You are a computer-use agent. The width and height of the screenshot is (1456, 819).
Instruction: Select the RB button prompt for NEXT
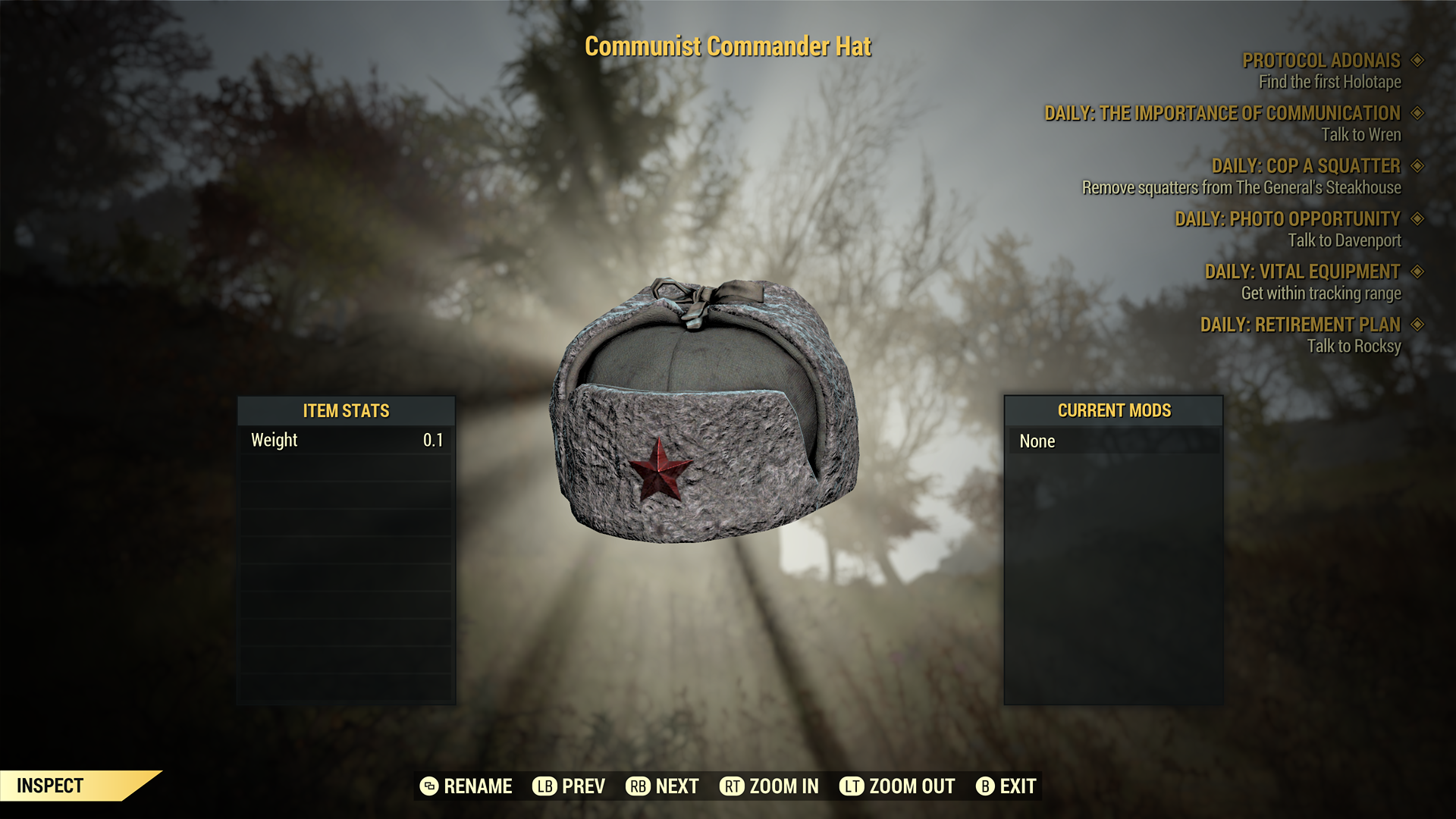coord(638,786)
